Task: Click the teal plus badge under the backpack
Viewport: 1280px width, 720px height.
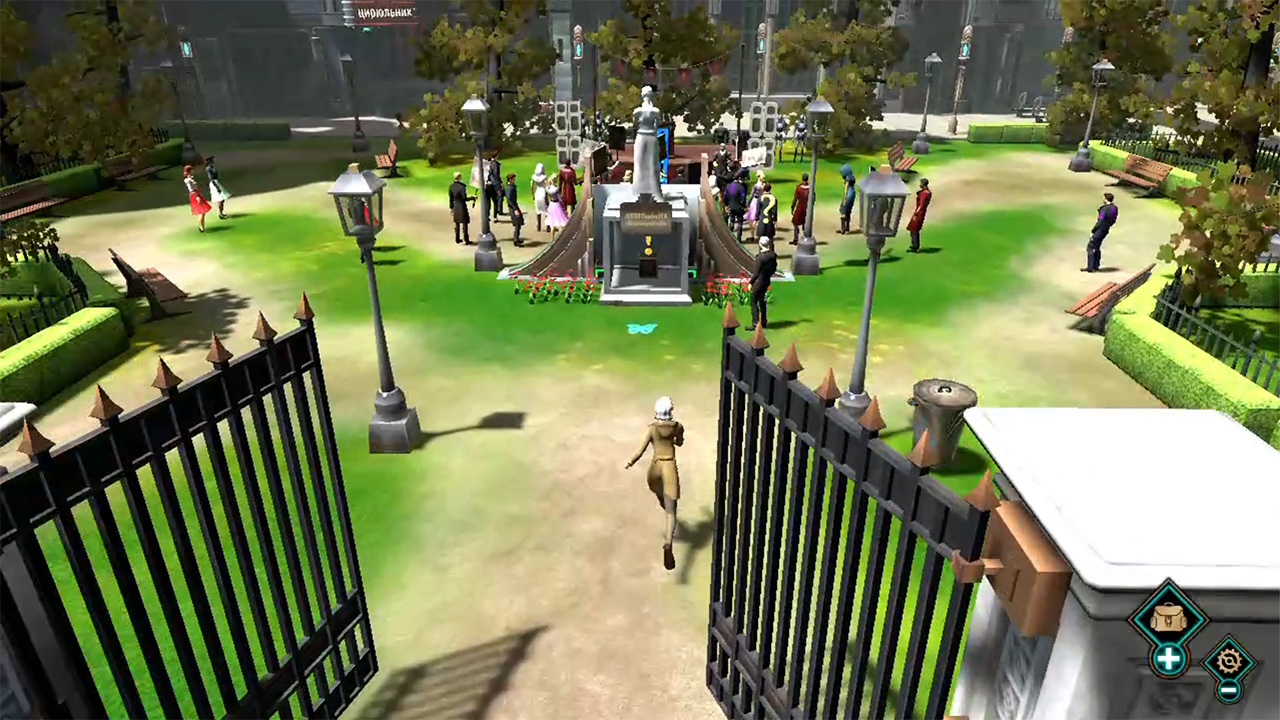Action: (1168, 658)
